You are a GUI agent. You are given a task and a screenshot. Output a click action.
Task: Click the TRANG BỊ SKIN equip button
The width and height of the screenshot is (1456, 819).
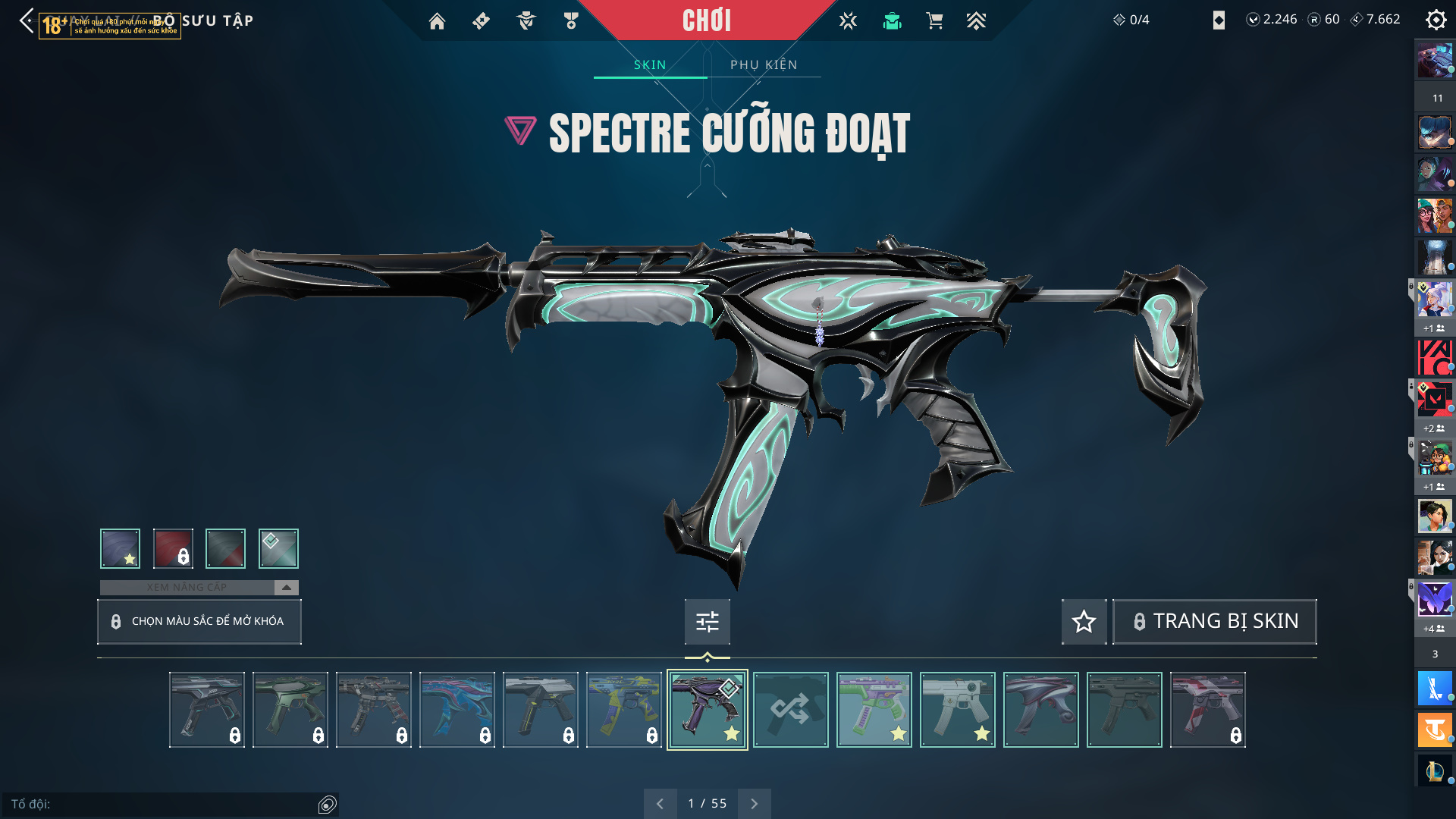[x=1214, y=622]
